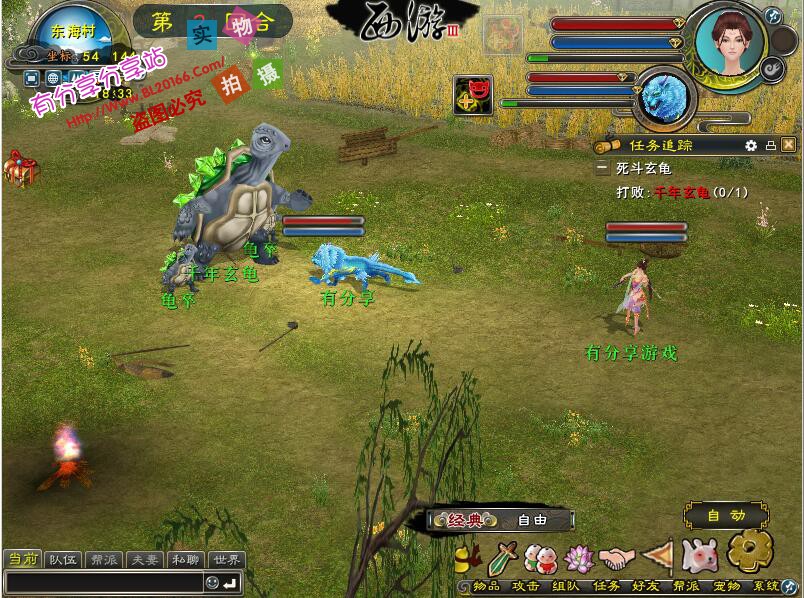
Task: Close the 任务追踪 quest tracker panel
Action: tap(789, 145)
